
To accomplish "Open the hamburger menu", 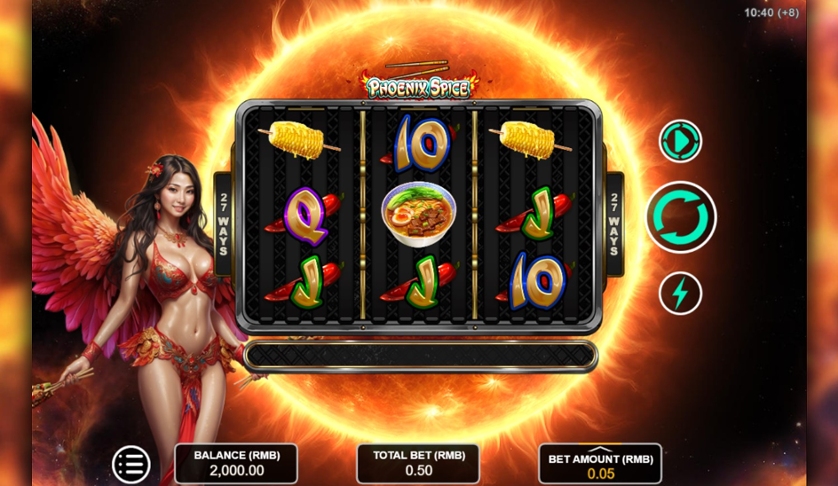I will (x=131, y=464).
